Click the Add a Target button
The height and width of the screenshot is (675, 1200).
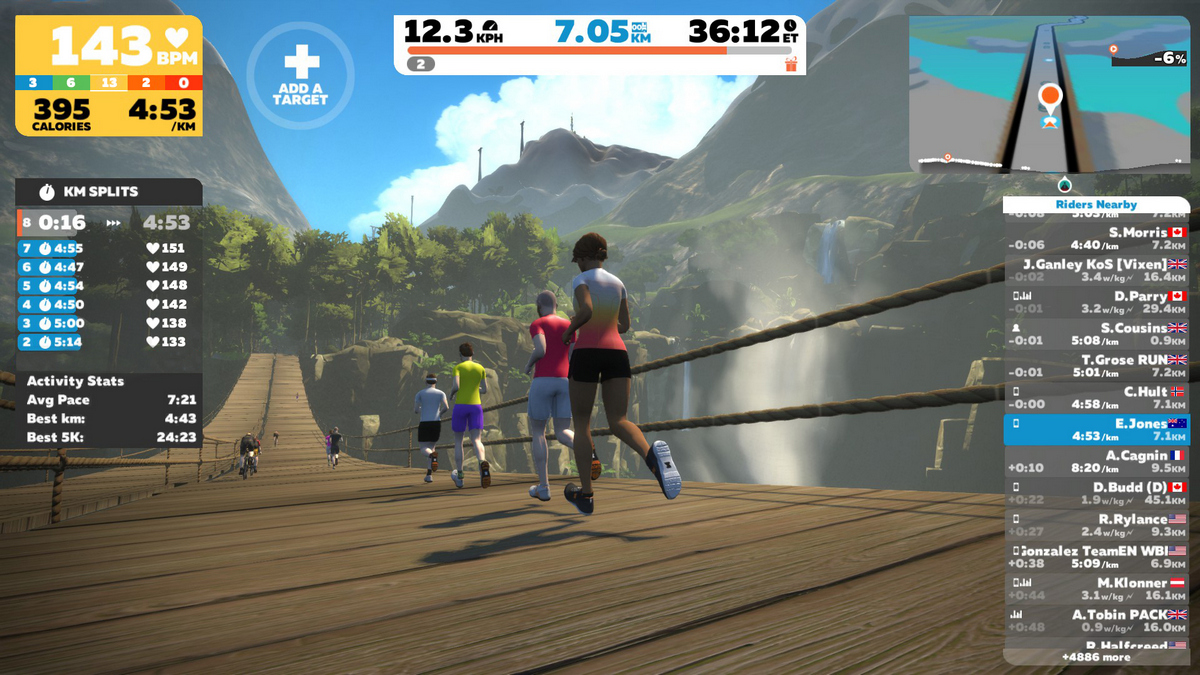tap(300, 75)
